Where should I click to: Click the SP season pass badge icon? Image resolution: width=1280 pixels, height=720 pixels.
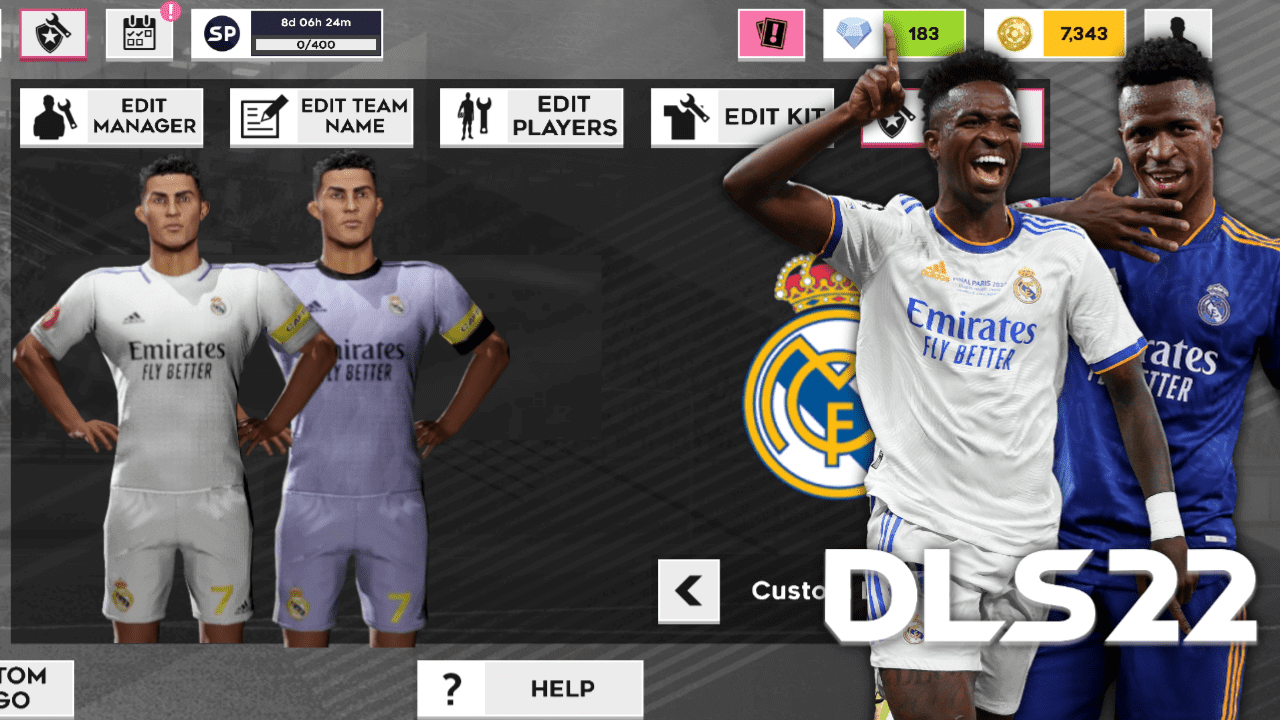(222, 33)
